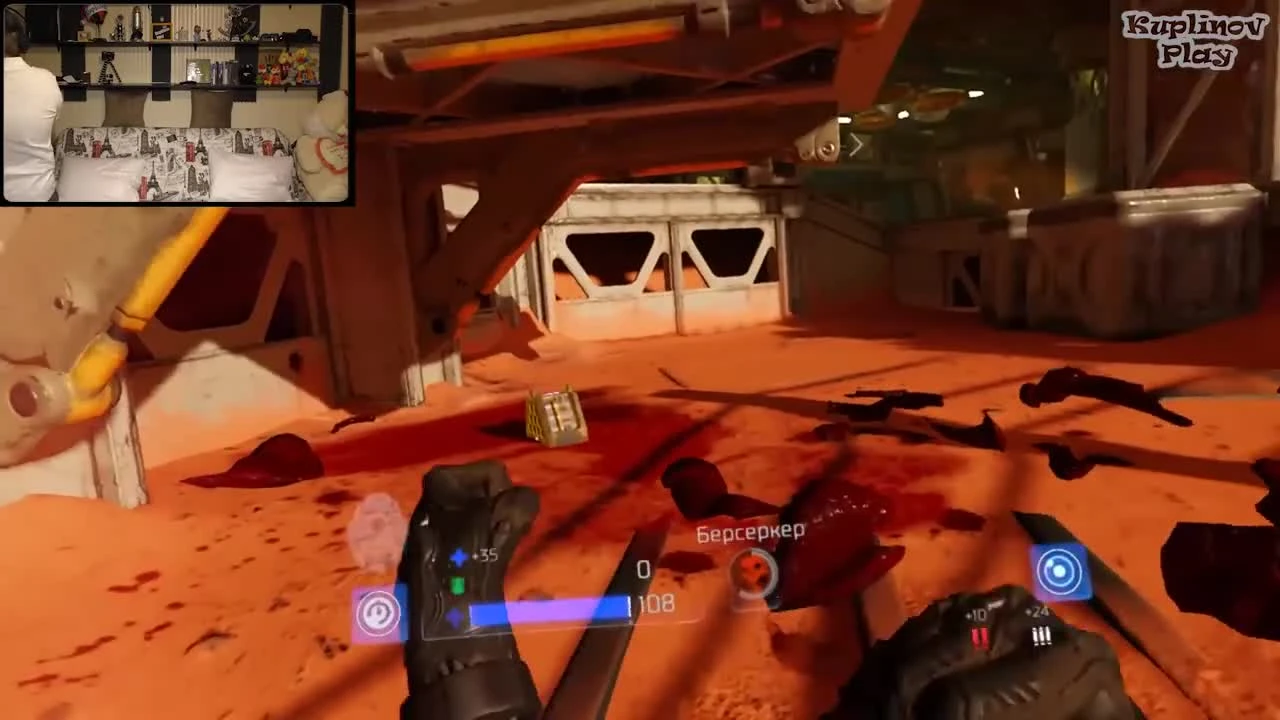Toggle the +35 health pickup notification
The image size is (1280, 720).
pos(485,556)
